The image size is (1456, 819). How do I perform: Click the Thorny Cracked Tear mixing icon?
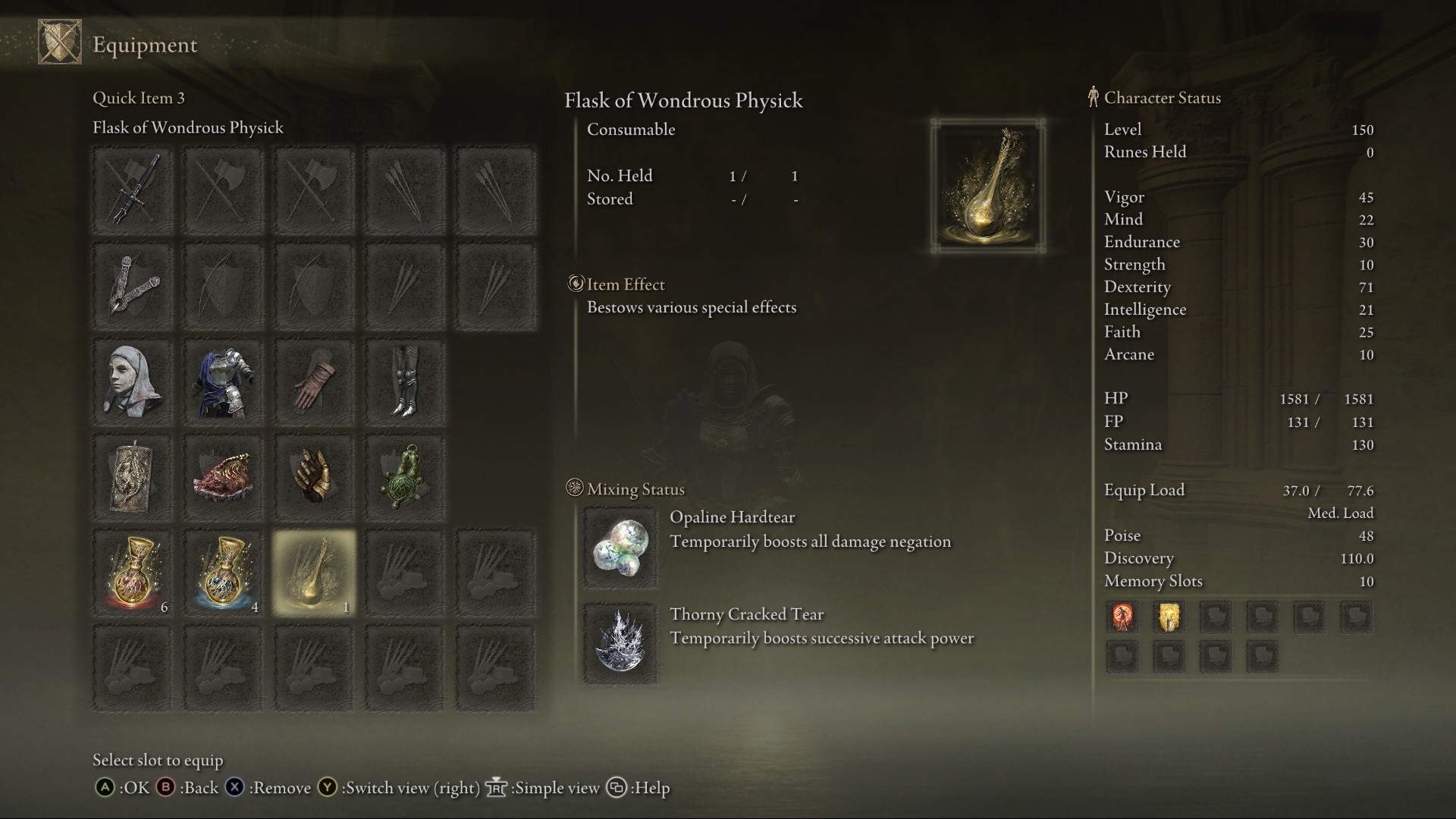tap(620, 644)
